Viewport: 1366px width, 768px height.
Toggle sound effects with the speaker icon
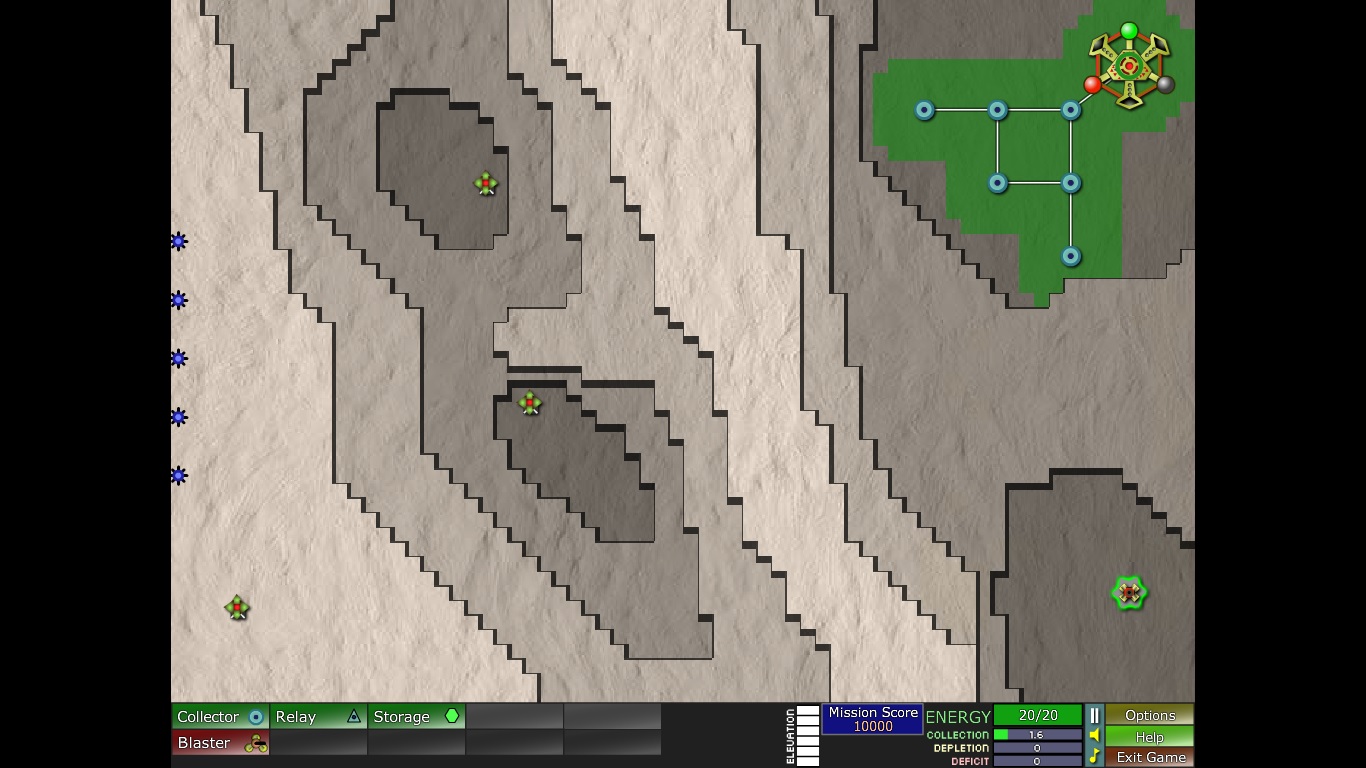(x=1094, y=736)
